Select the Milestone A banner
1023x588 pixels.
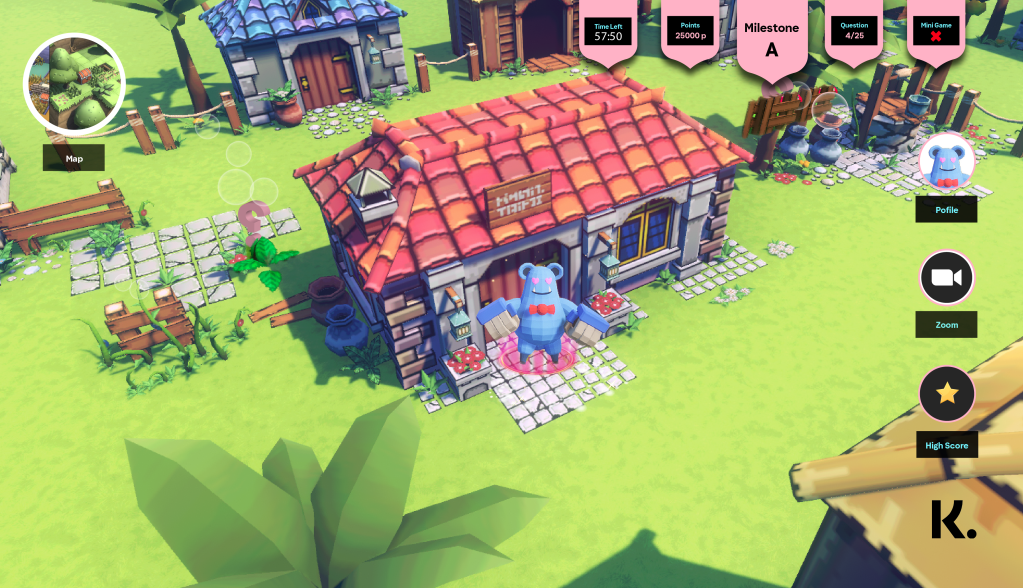pos(772,39)
